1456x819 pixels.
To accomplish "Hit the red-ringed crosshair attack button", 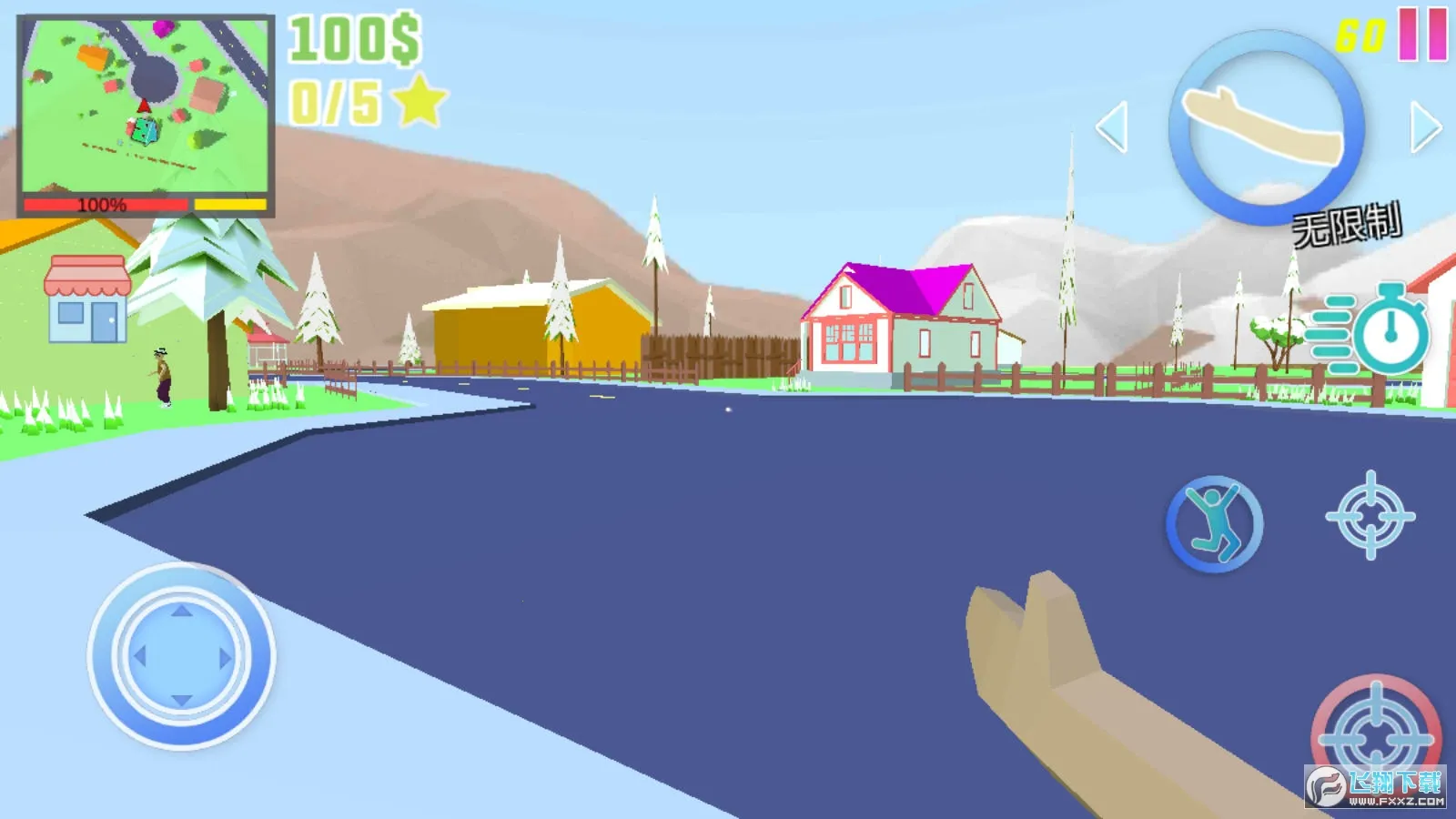I will pyautogui.click(x=1376, y=733).
